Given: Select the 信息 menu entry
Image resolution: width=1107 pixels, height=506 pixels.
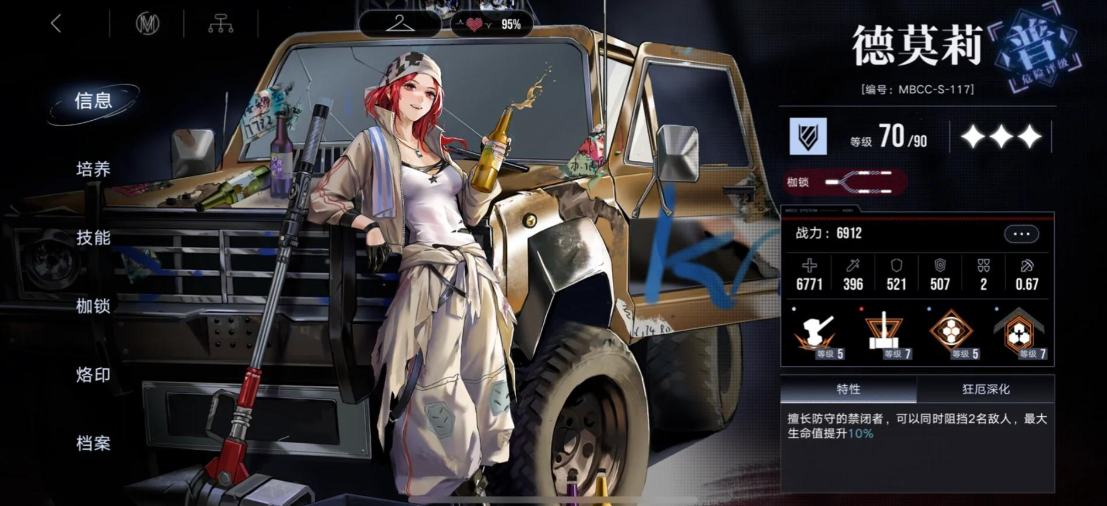Looking at the screenshot, I should (x=93, y=100).
